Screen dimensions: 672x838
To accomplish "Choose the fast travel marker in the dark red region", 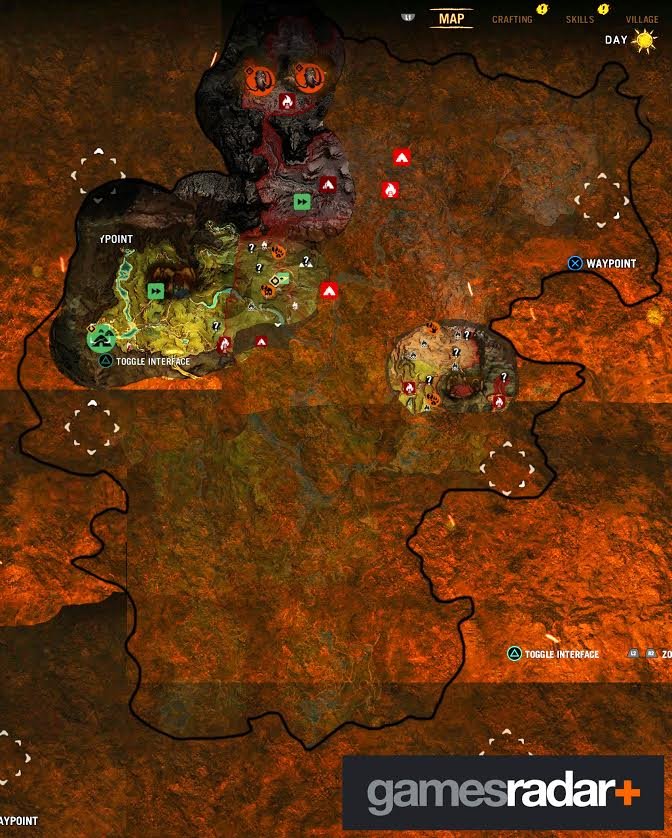I will pyautogui.click(x=301, y=202).
